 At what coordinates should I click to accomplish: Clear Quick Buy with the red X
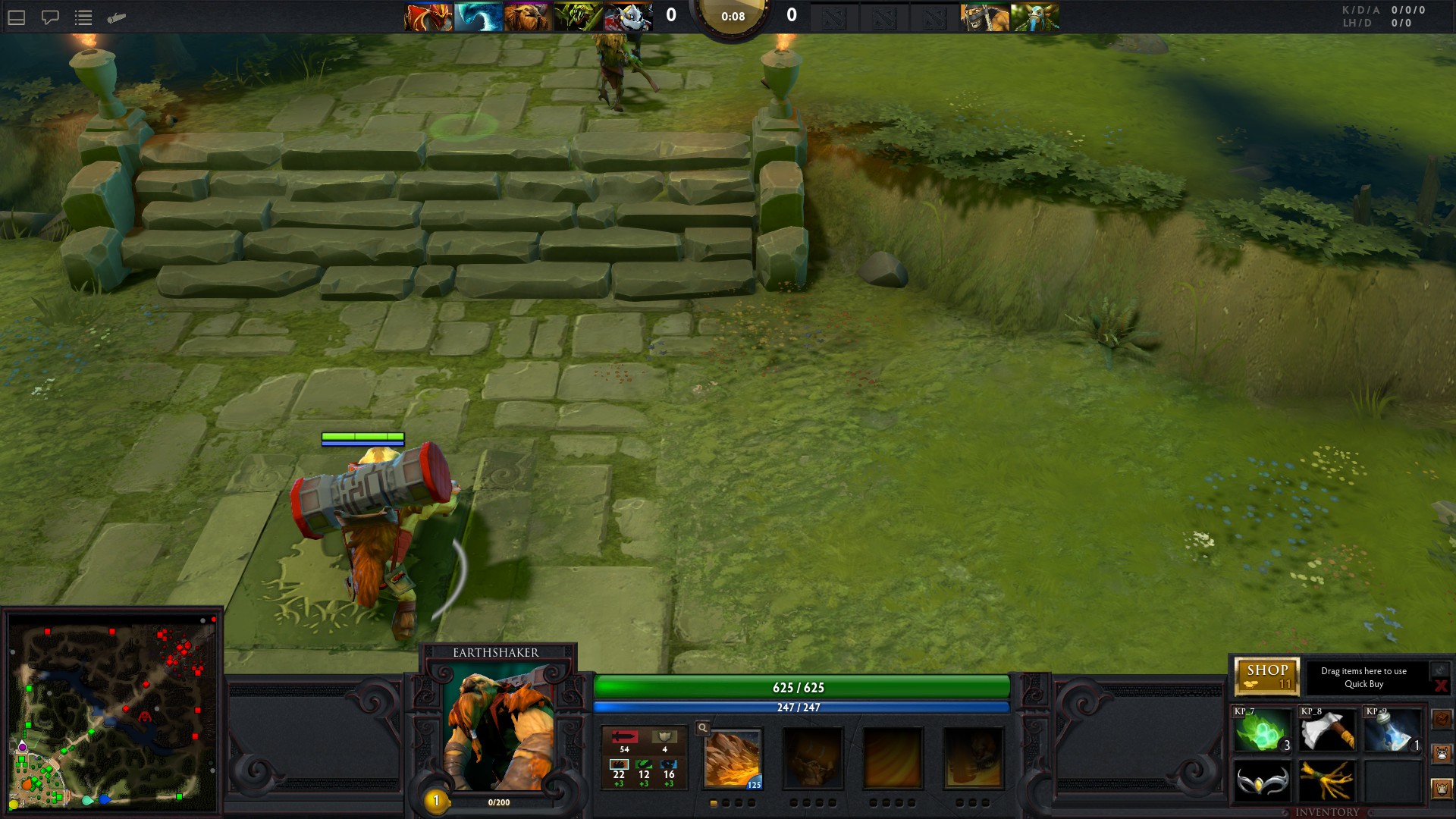point(1440,686)
